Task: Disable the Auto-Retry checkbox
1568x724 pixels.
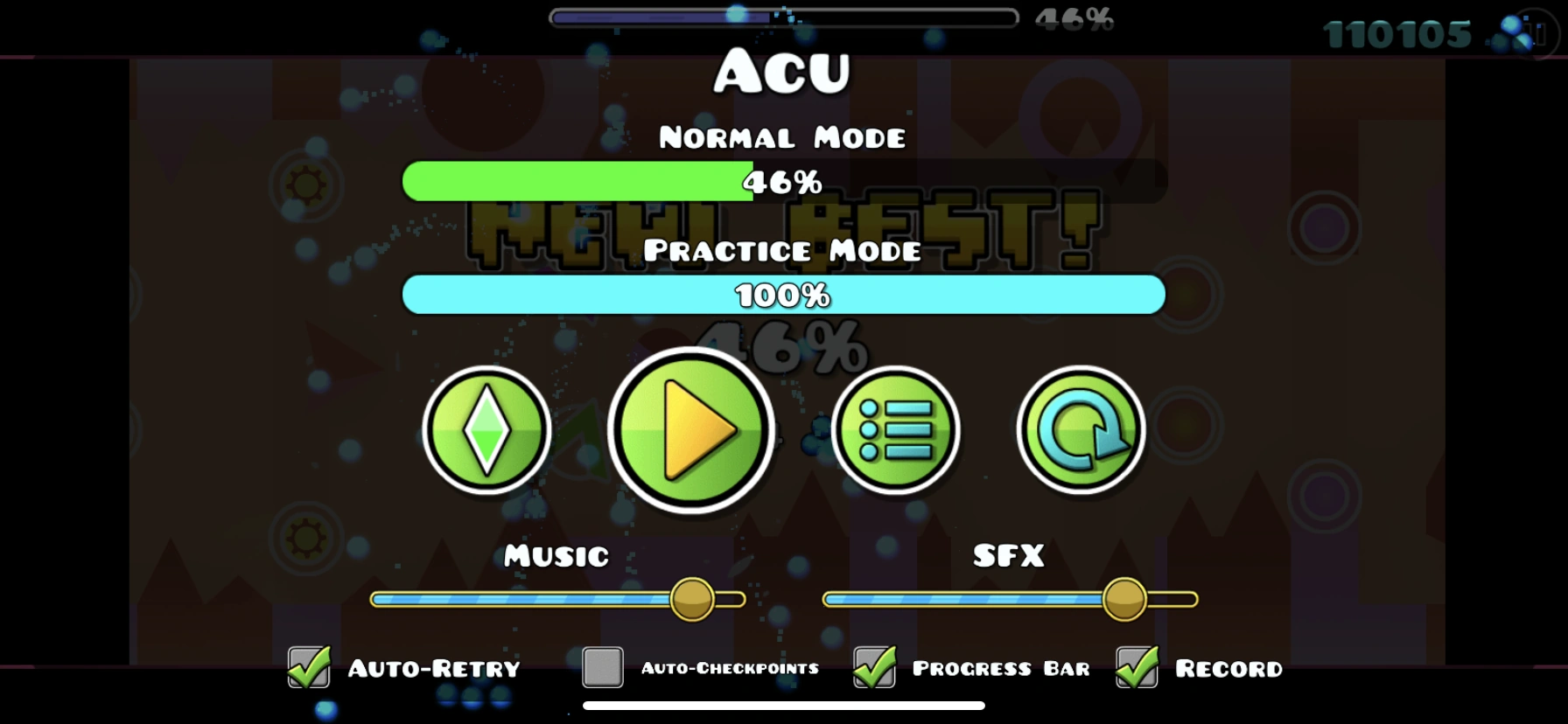Action: pyautogui.click(x=307, y=669)
